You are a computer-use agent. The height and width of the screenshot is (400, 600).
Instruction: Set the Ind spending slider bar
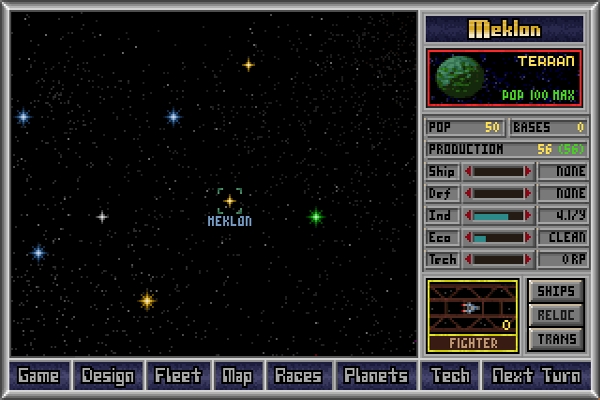[498, 215]
